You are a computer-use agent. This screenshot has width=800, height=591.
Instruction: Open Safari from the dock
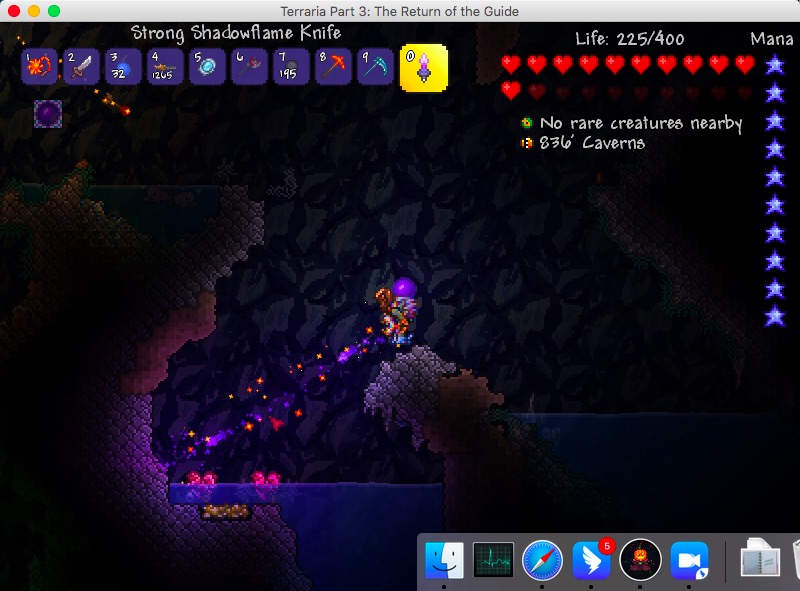click(542, 560)
